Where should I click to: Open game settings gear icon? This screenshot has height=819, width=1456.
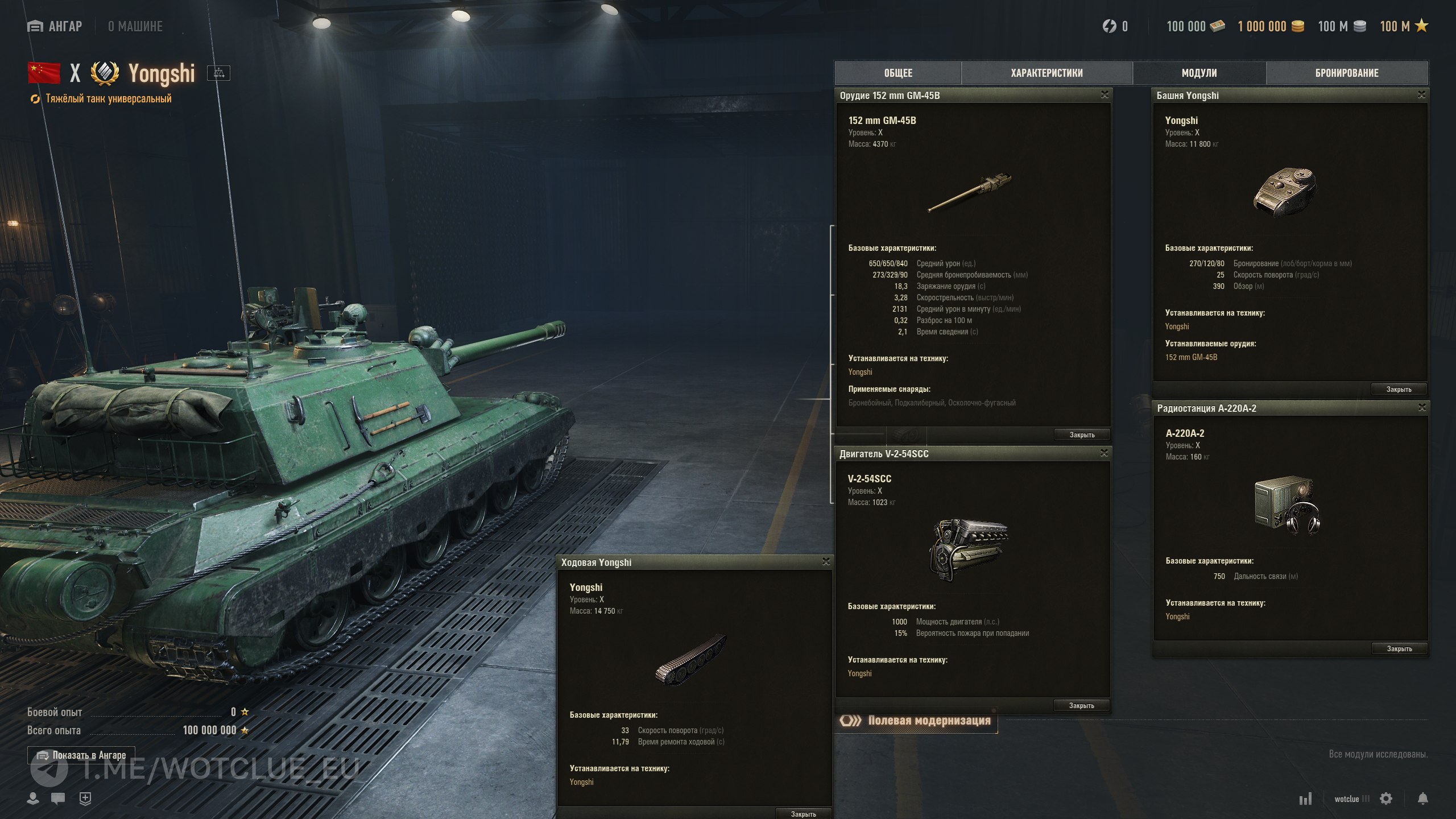(1386, 799)
